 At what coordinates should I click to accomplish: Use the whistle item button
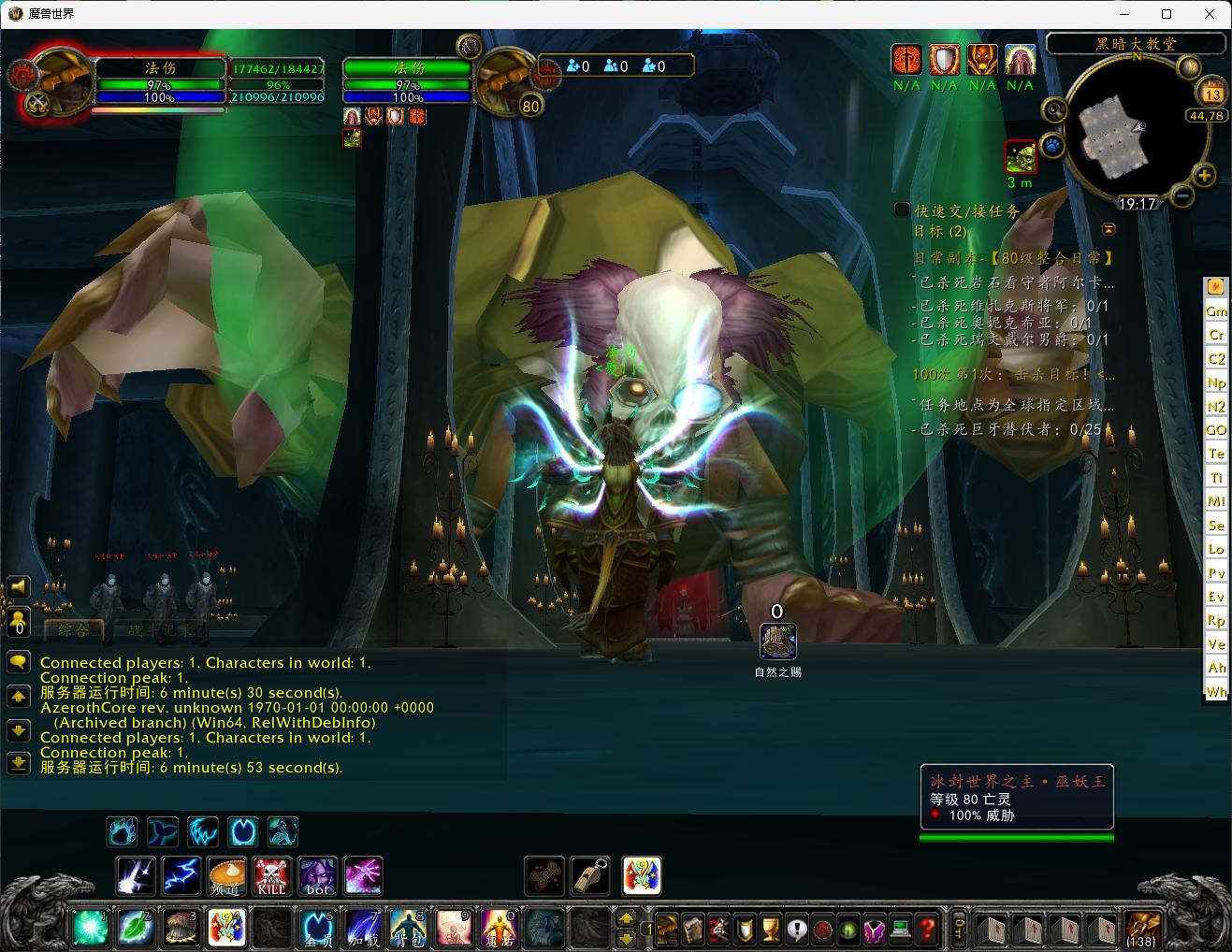tap(590, 876)
